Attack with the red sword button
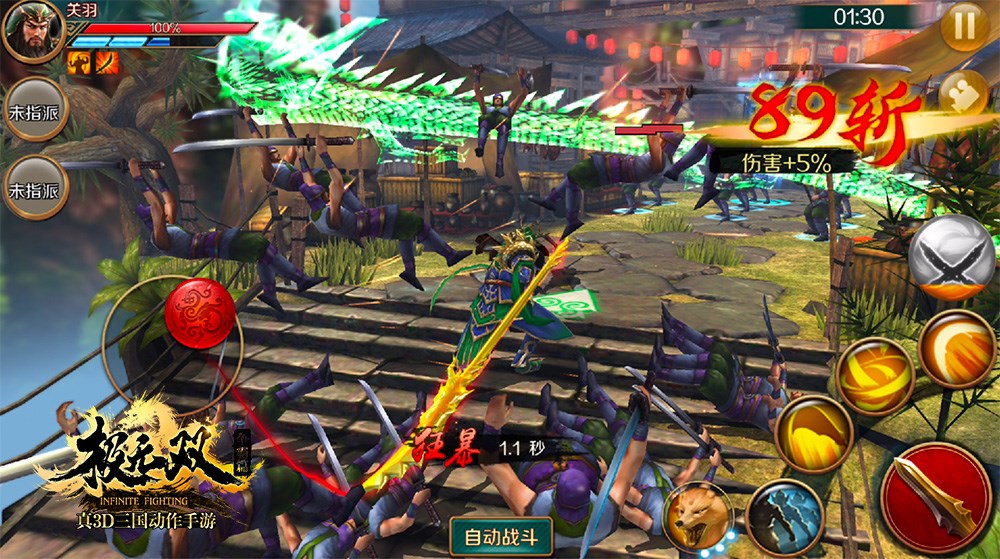Screen dimensions: 1000x559 point(937,497)
